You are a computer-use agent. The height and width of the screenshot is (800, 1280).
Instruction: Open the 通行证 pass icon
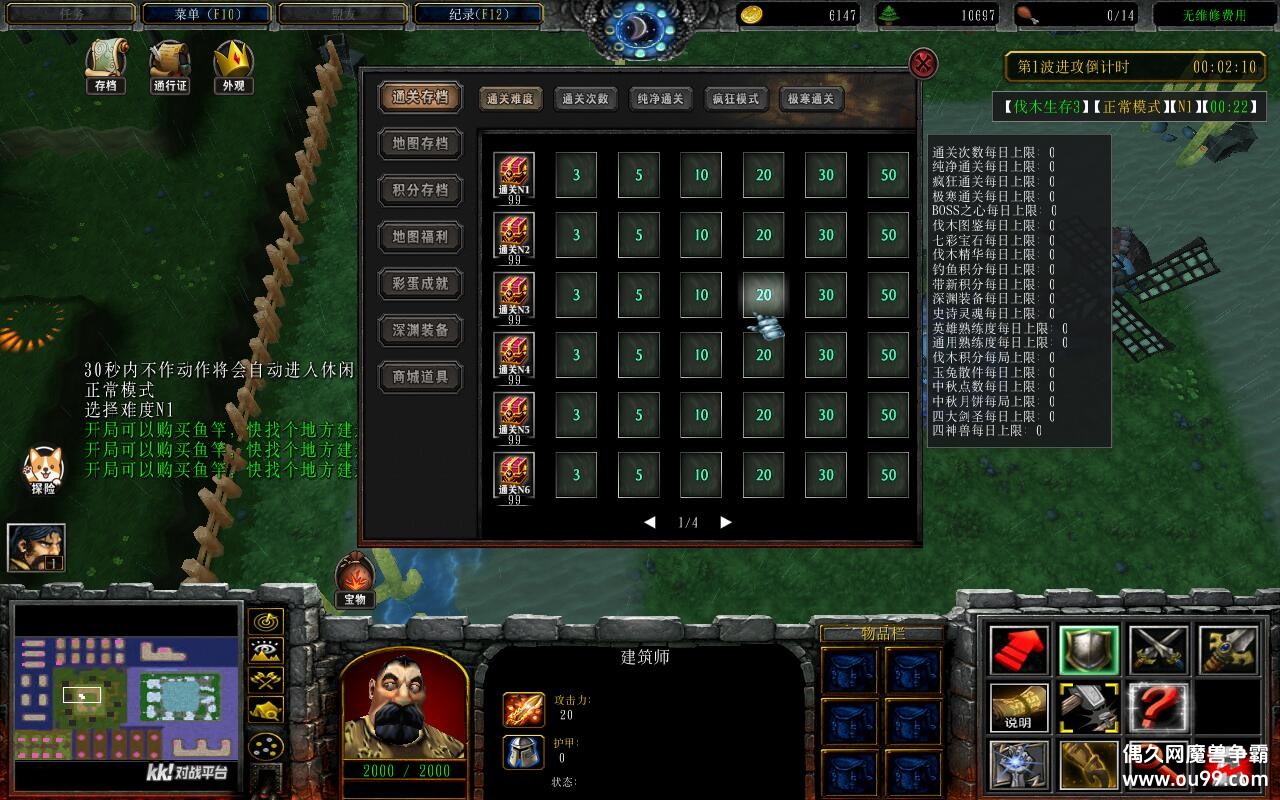click(x=170, y=62)
